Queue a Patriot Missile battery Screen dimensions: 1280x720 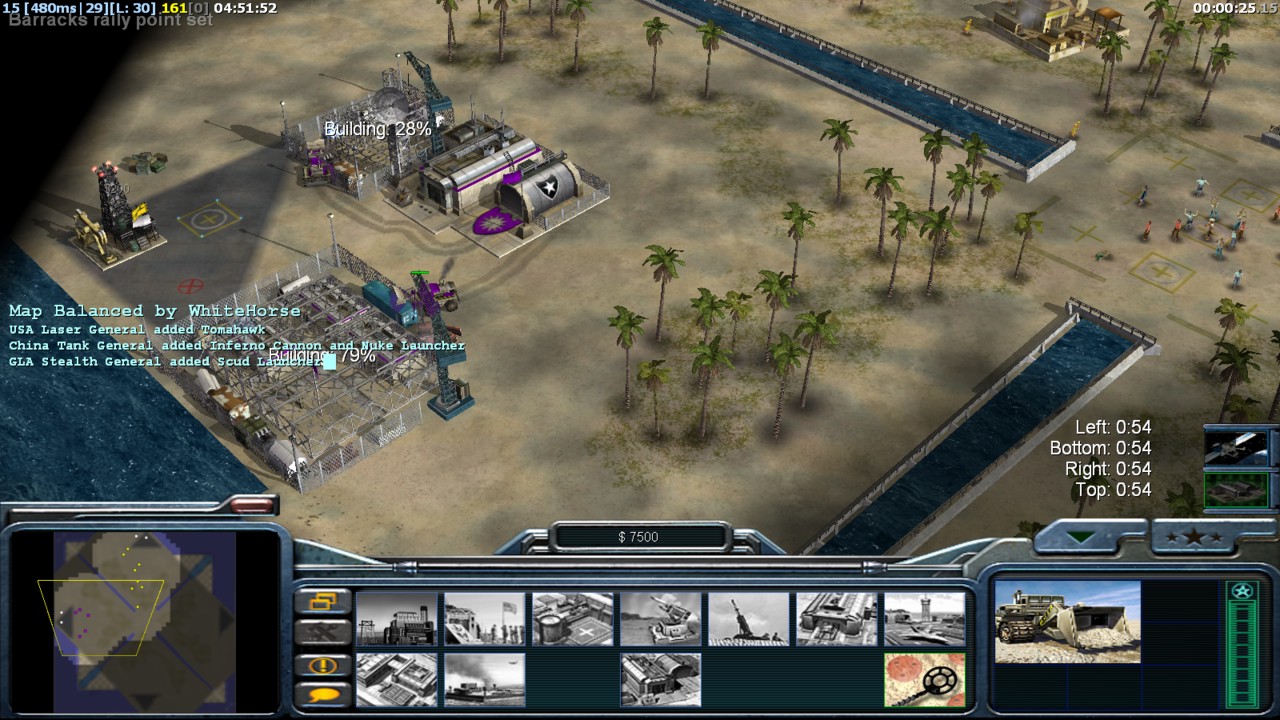pos(661,619)
